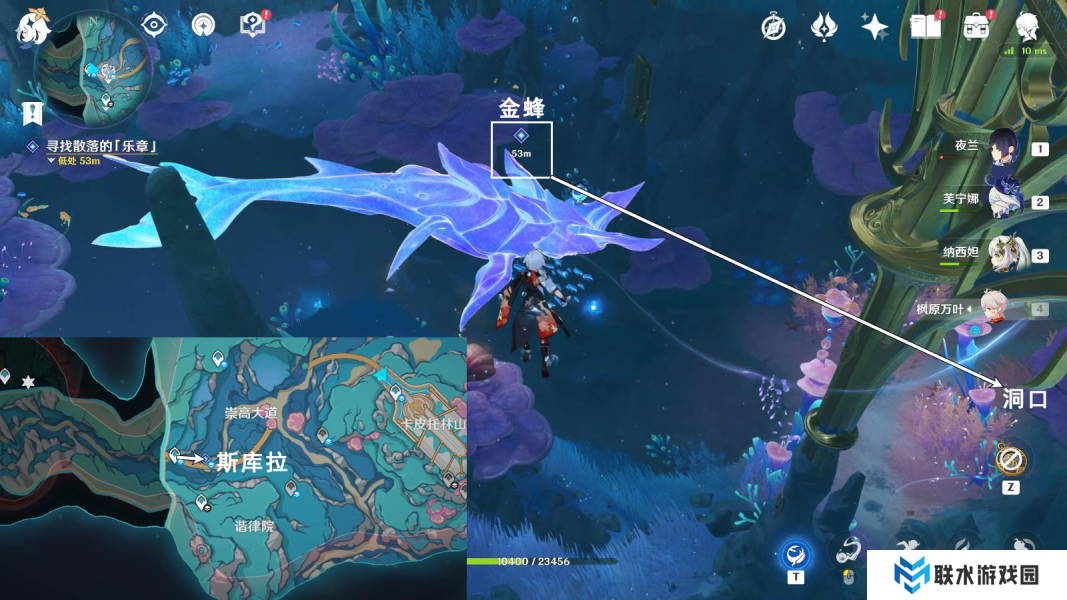This screenshot has height=600, width=1067.
Task: Select the tracked quest 寻找散落的「乐章」
Action: [99, 147]
